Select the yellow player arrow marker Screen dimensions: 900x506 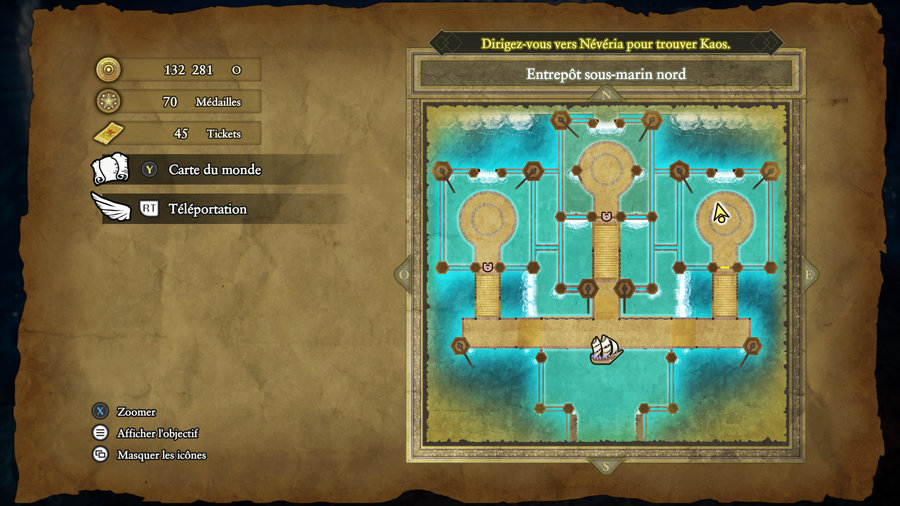point(720,213)
